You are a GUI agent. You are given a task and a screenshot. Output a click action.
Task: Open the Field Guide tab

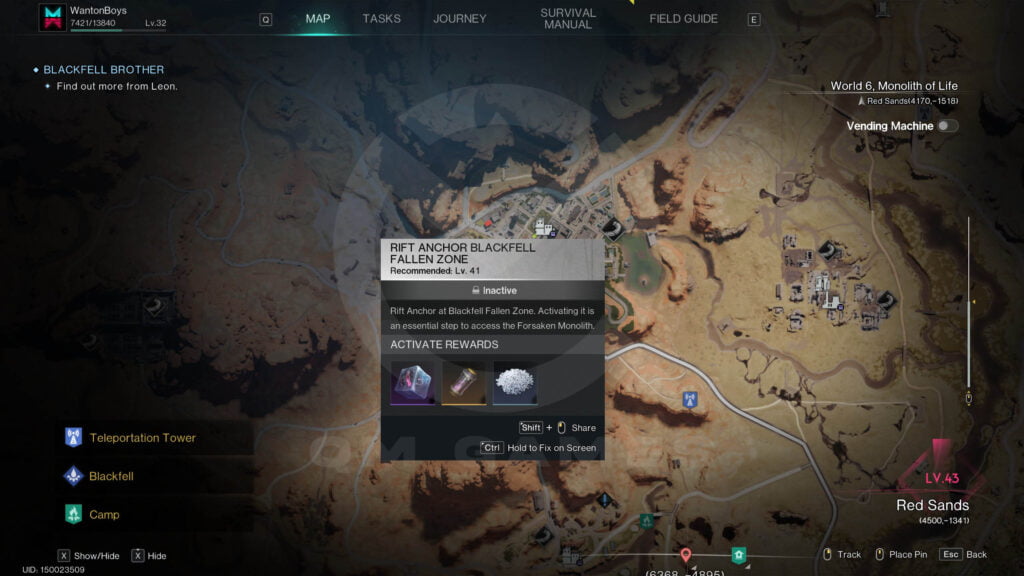click(x=683, y=19)
